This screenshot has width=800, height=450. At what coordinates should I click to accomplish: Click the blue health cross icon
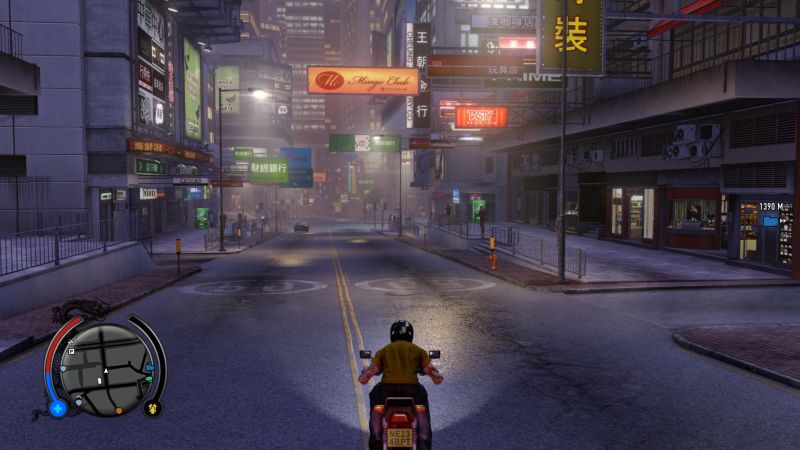58,408
